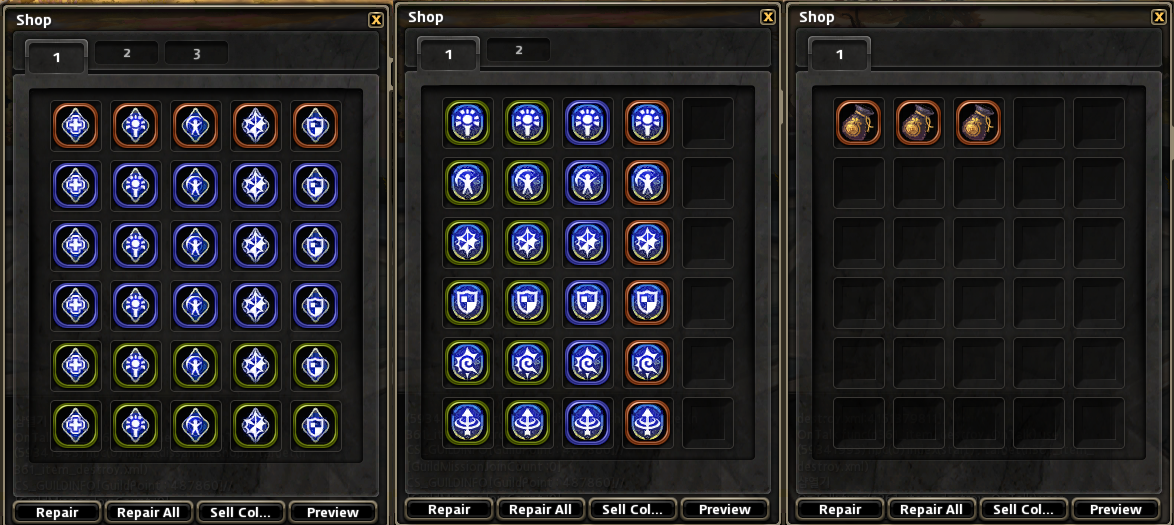Pick the blue-bordered swirl rune item

[587, 362]
